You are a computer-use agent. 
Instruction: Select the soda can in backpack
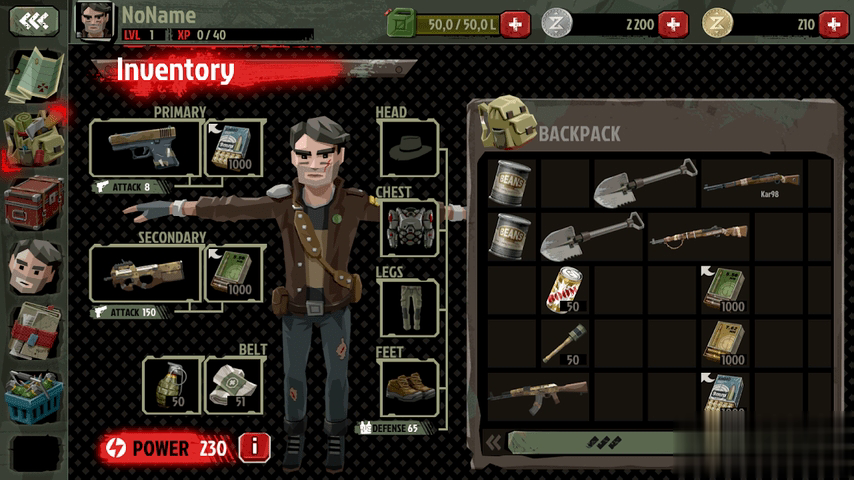pyautogui.click(x=566, y=290)
